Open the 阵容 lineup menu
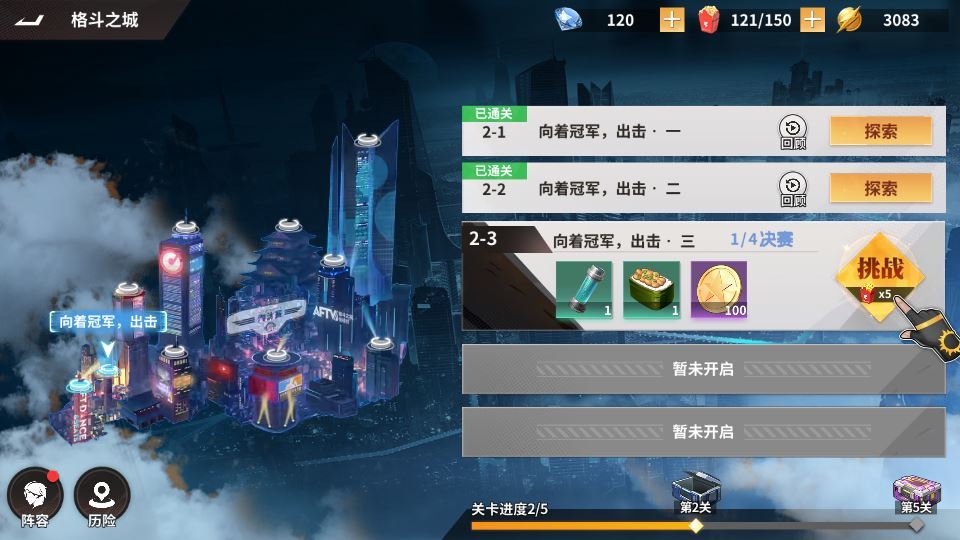This screenshot has height=540, width=960. click(35, 497)
